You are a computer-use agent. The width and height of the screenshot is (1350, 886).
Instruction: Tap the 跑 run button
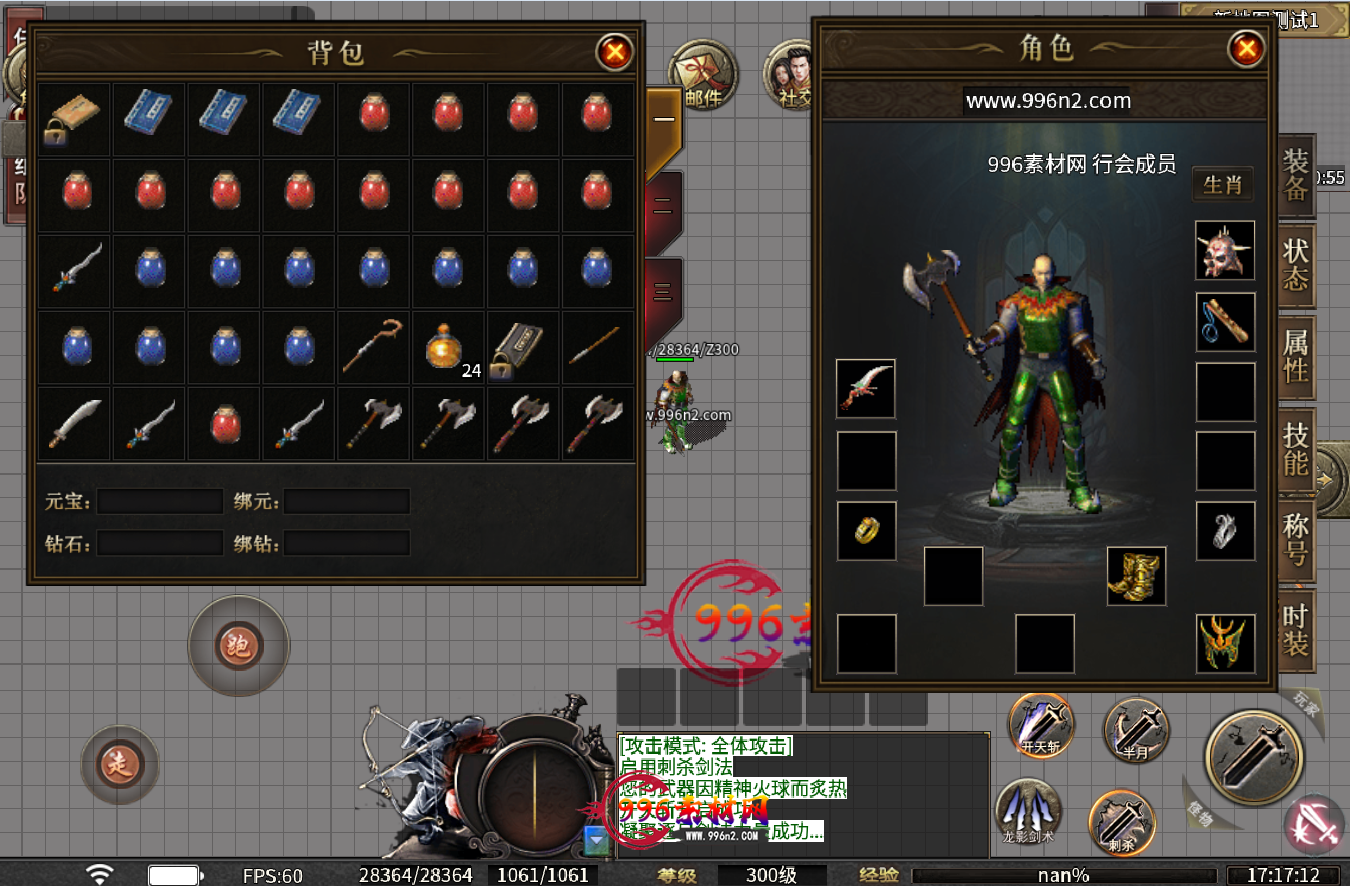point(238,646)
